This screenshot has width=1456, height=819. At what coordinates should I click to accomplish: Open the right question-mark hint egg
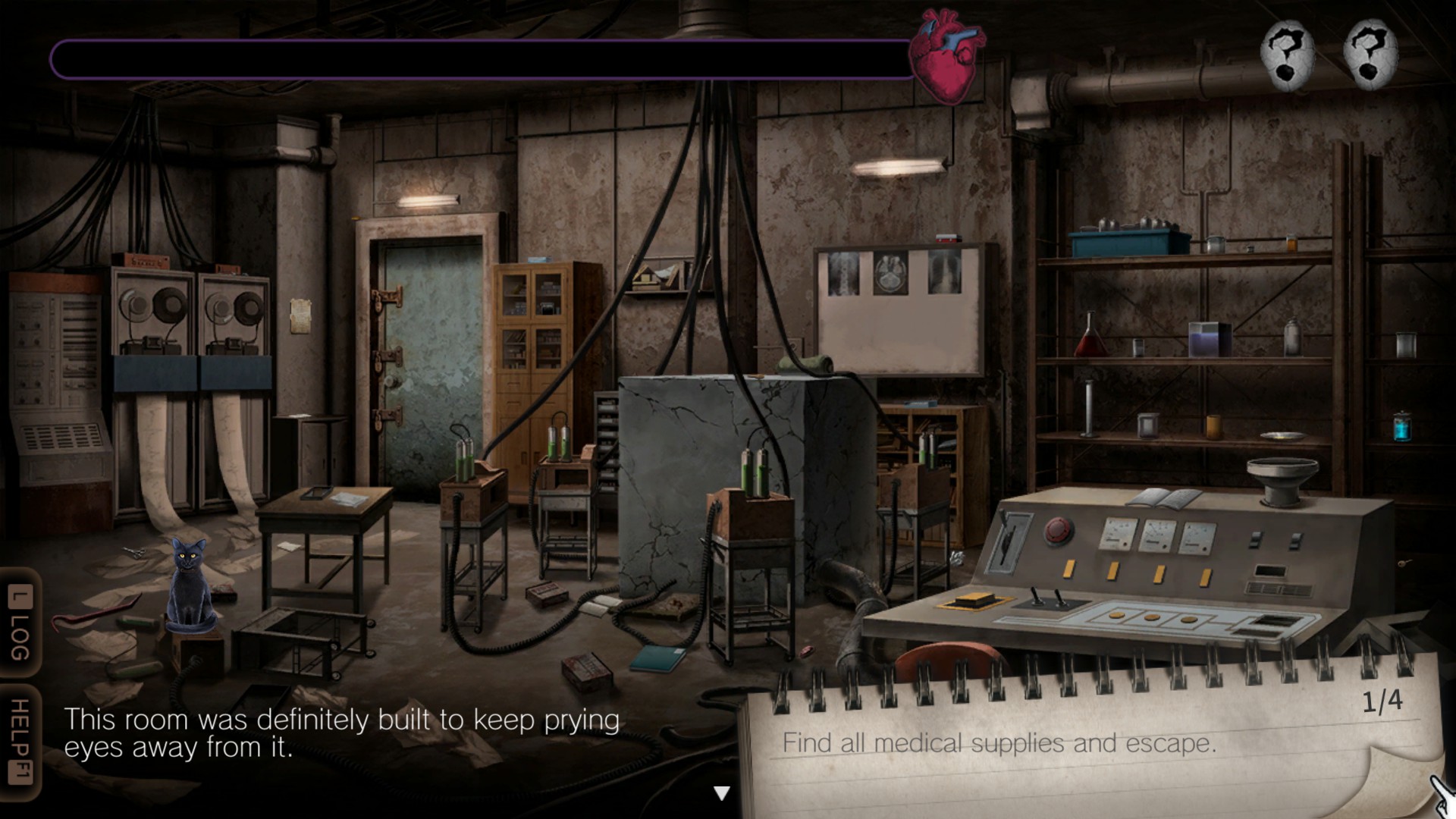point(1370,55)
